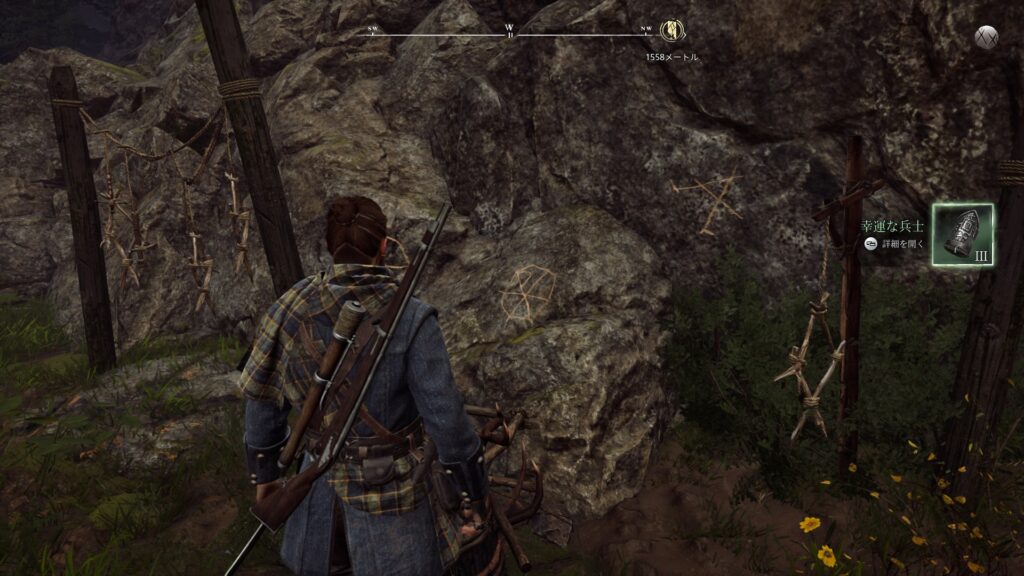
Task: Select the 幸運な兵士 item thumbnail
Action: click(x=963, y=234)
